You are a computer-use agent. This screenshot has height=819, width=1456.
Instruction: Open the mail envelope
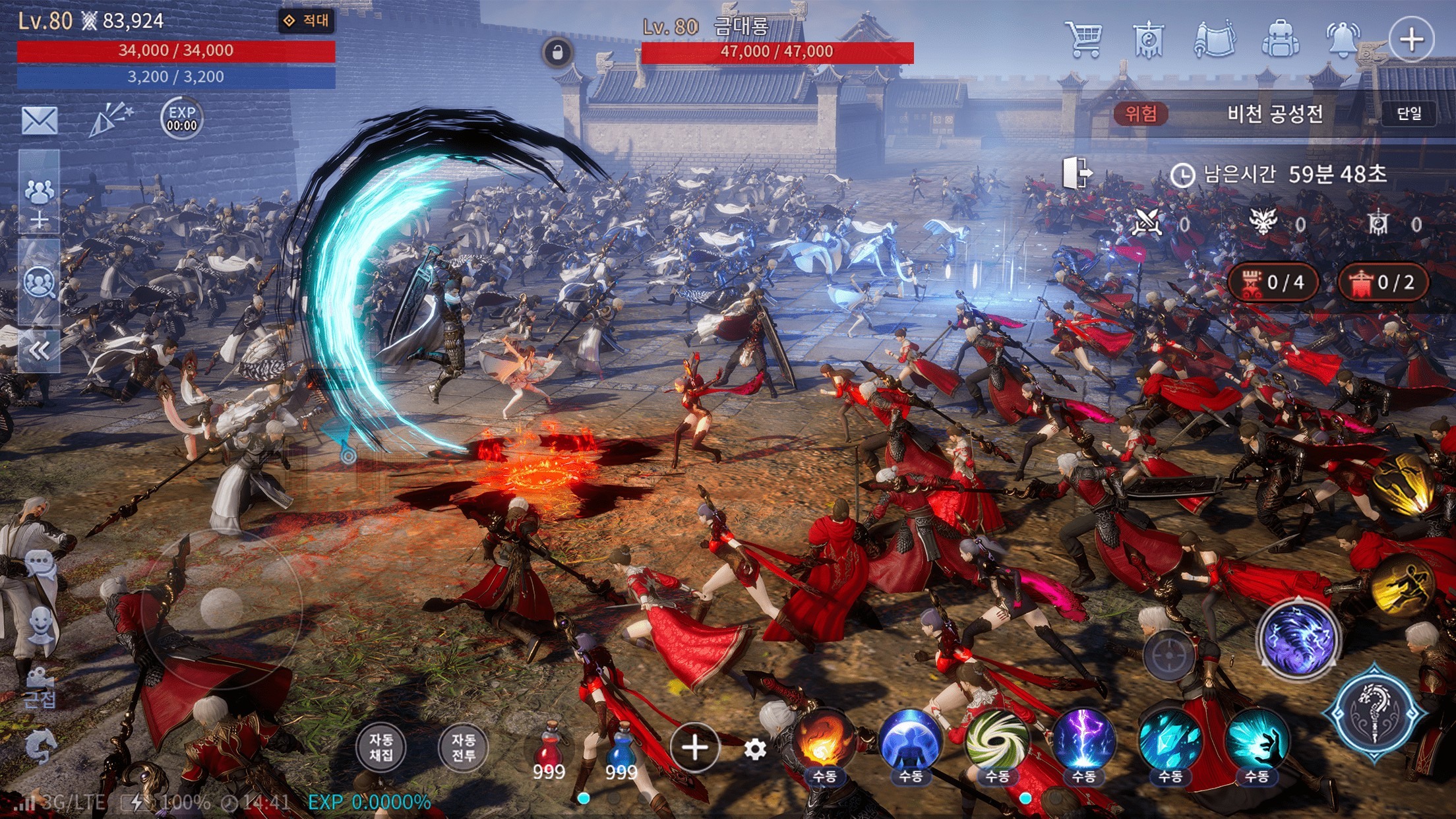tap(40, 120)
